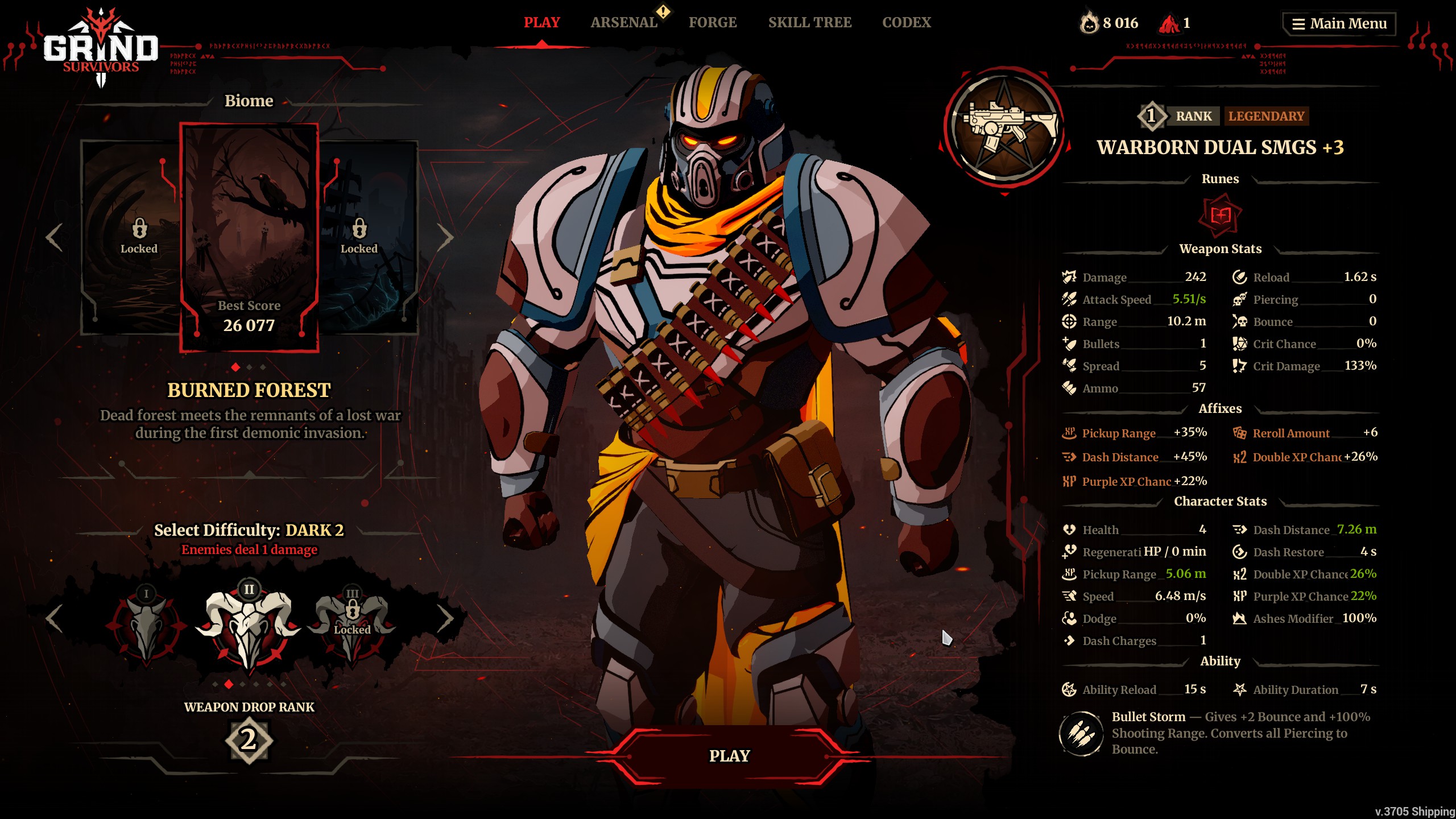Viewport: 1456px width, 819px height.
Task: Open the Warborn Dual SMGs weapon emblem
Action: point(1004,128)
